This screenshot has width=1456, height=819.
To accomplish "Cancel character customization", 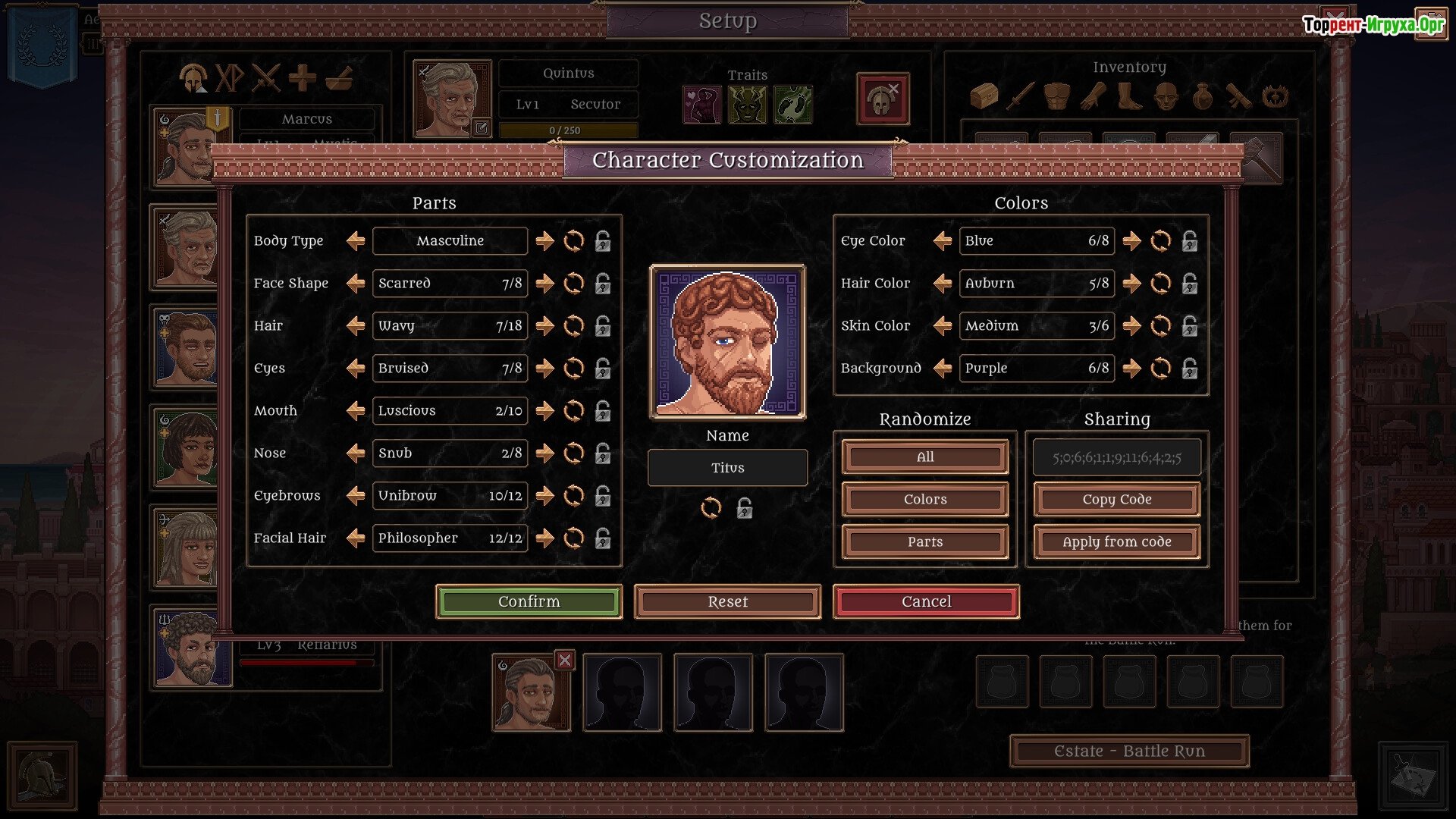I will tap(926, 601).
